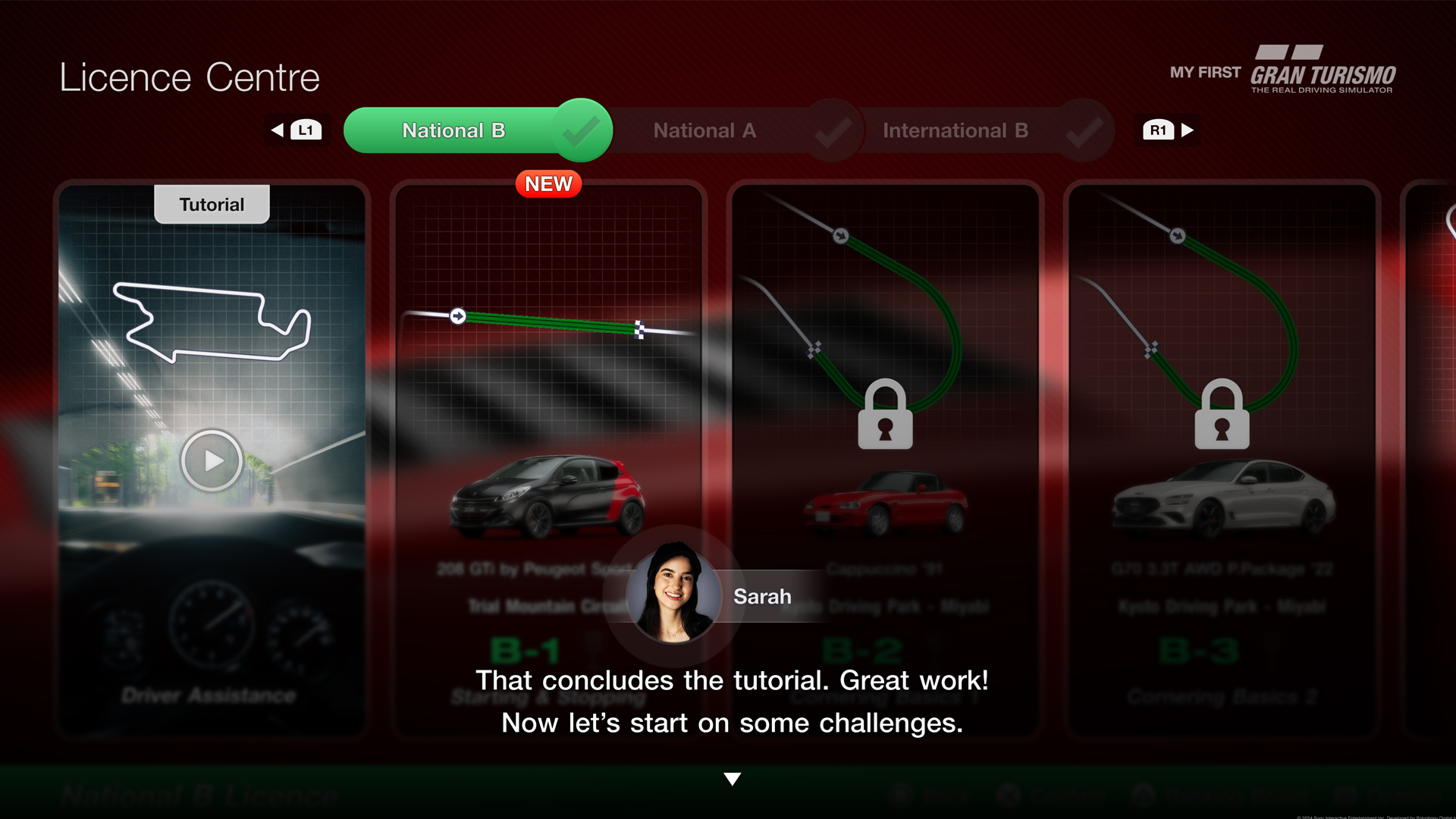Viewport: 1456px width, 819px height.
Task: Click the NEW badge above B-1
Action: pyautogui.click(x=548, y=184)
